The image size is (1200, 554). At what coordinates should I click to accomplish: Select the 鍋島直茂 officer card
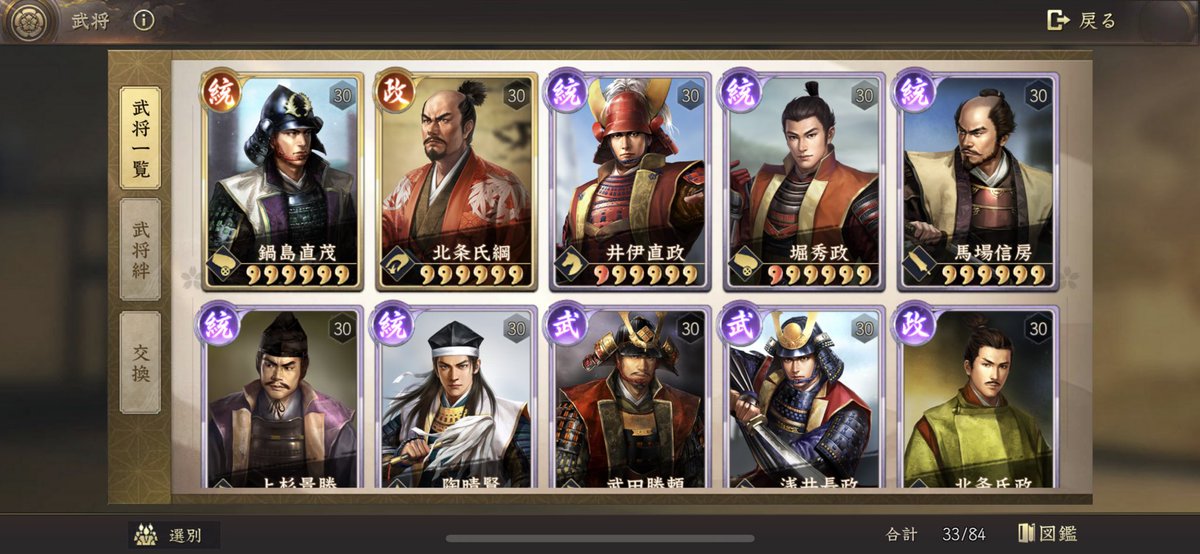[282, 180]
